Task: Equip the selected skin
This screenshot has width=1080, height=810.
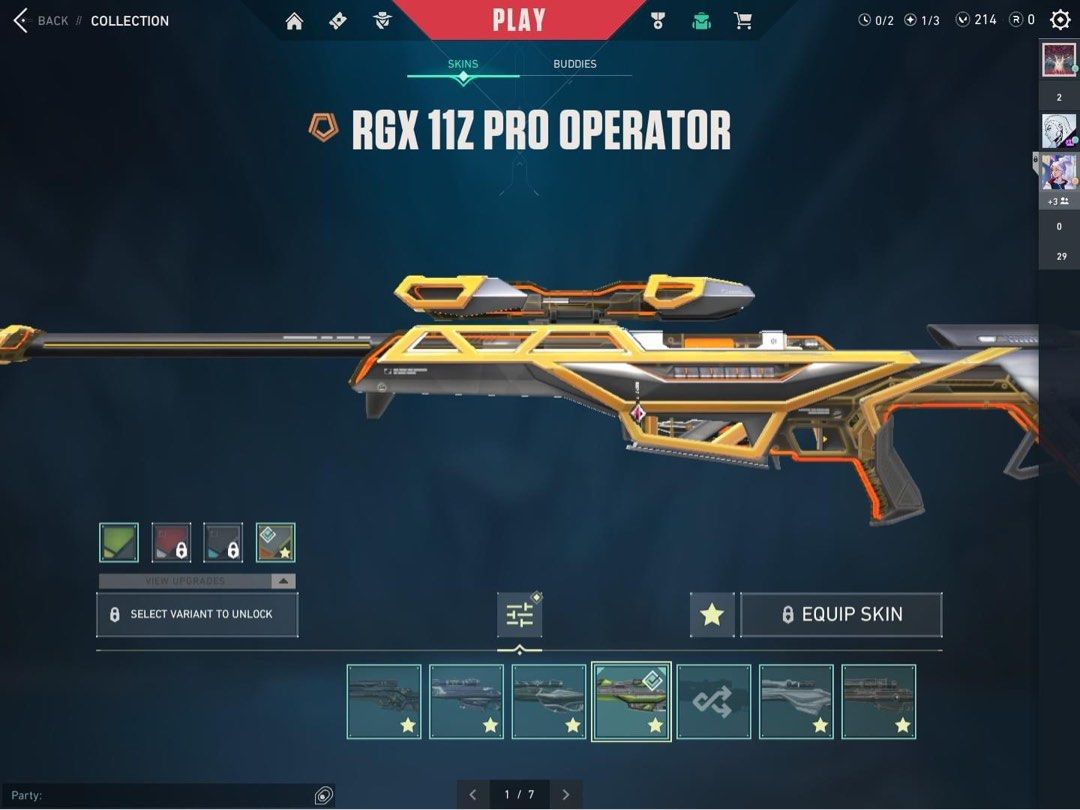Action: click(841, 615)
